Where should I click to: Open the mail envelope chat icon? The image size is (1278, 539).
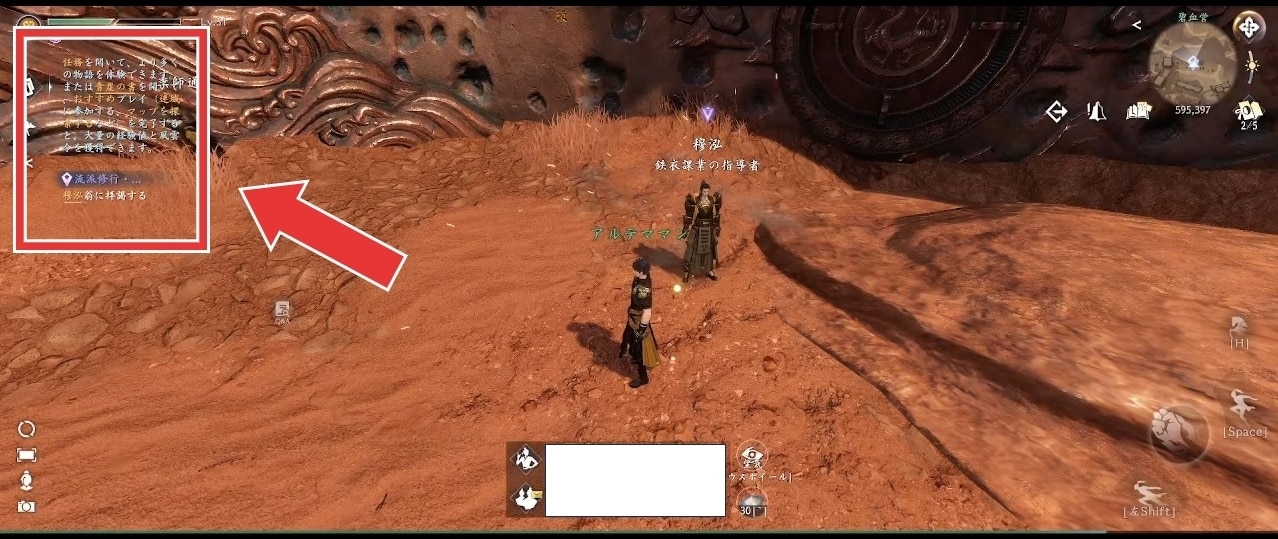pyautogui.click(x=524, y=497)
